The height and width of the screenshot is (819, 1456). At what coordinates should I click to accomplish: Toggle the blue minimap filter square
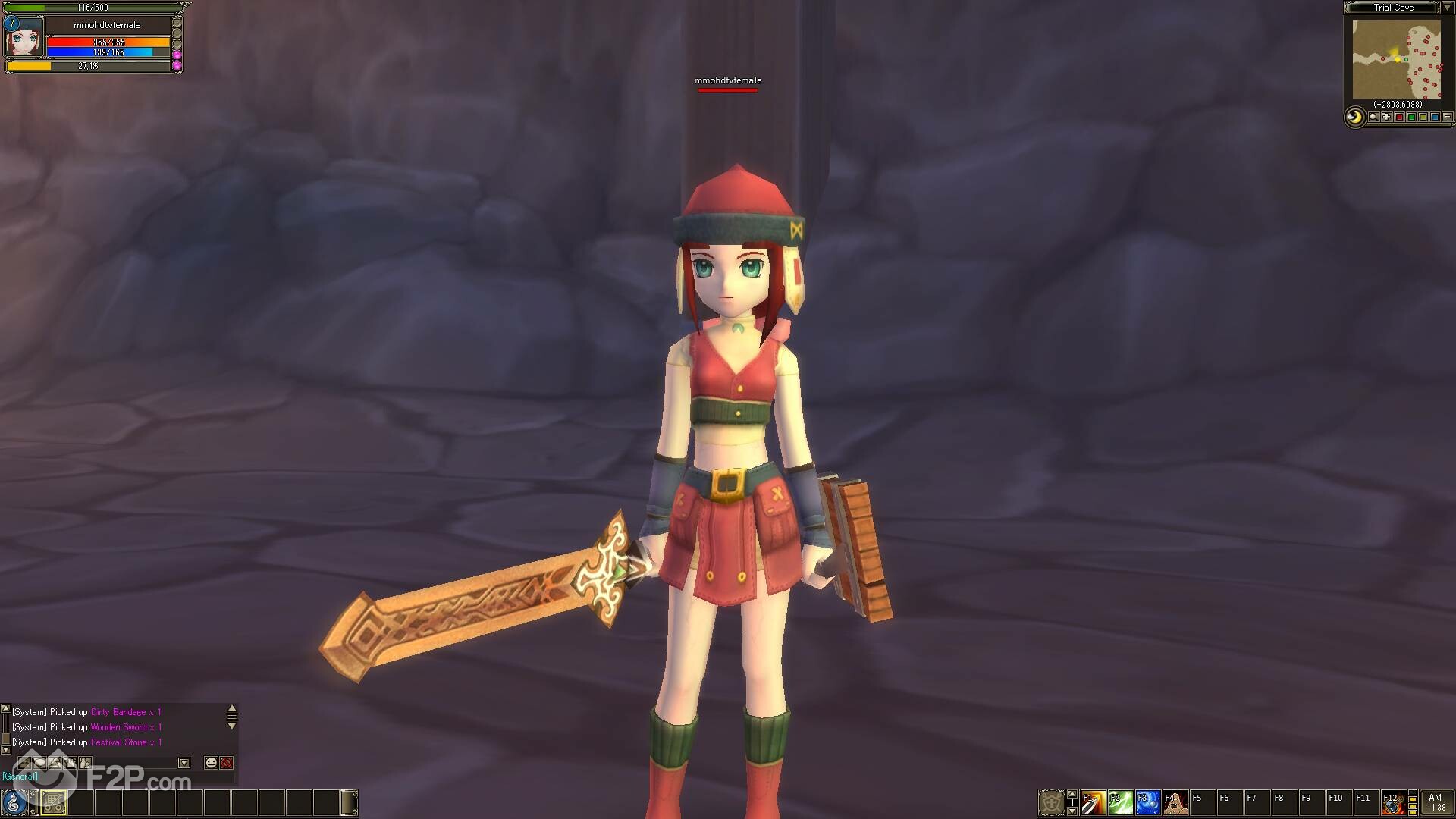click(x=1436, y=117)
